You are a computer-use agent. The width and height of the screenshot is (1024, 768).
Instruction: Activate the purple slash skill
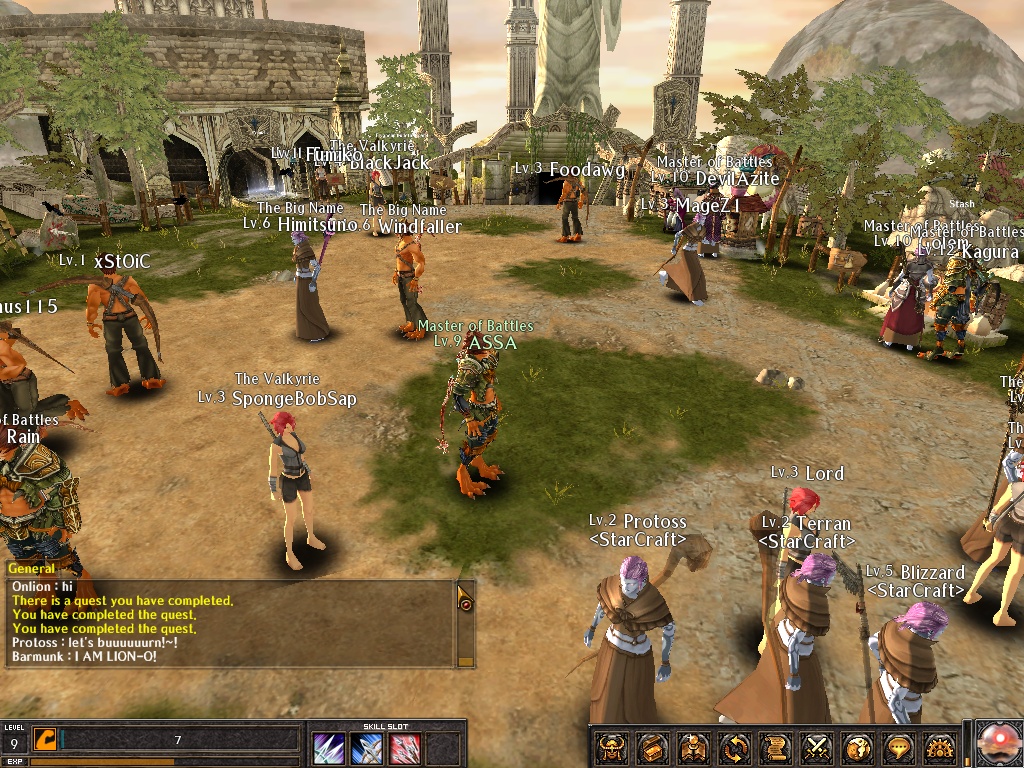329,748
